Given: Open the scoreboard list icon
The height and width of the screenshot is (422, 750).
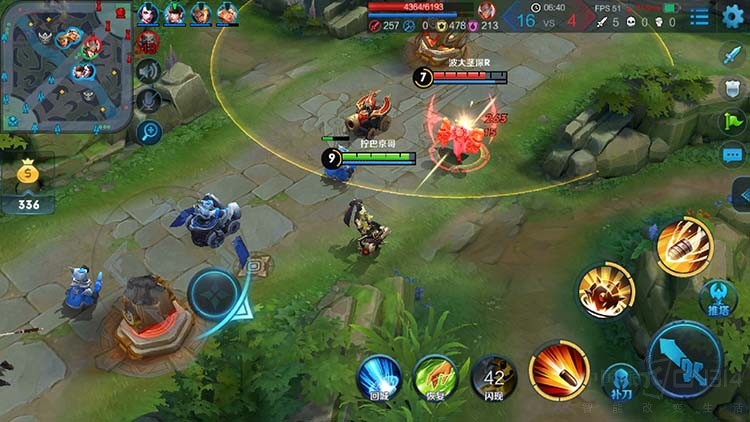Looking at the screenshot, I should click(x=699, y=17).
